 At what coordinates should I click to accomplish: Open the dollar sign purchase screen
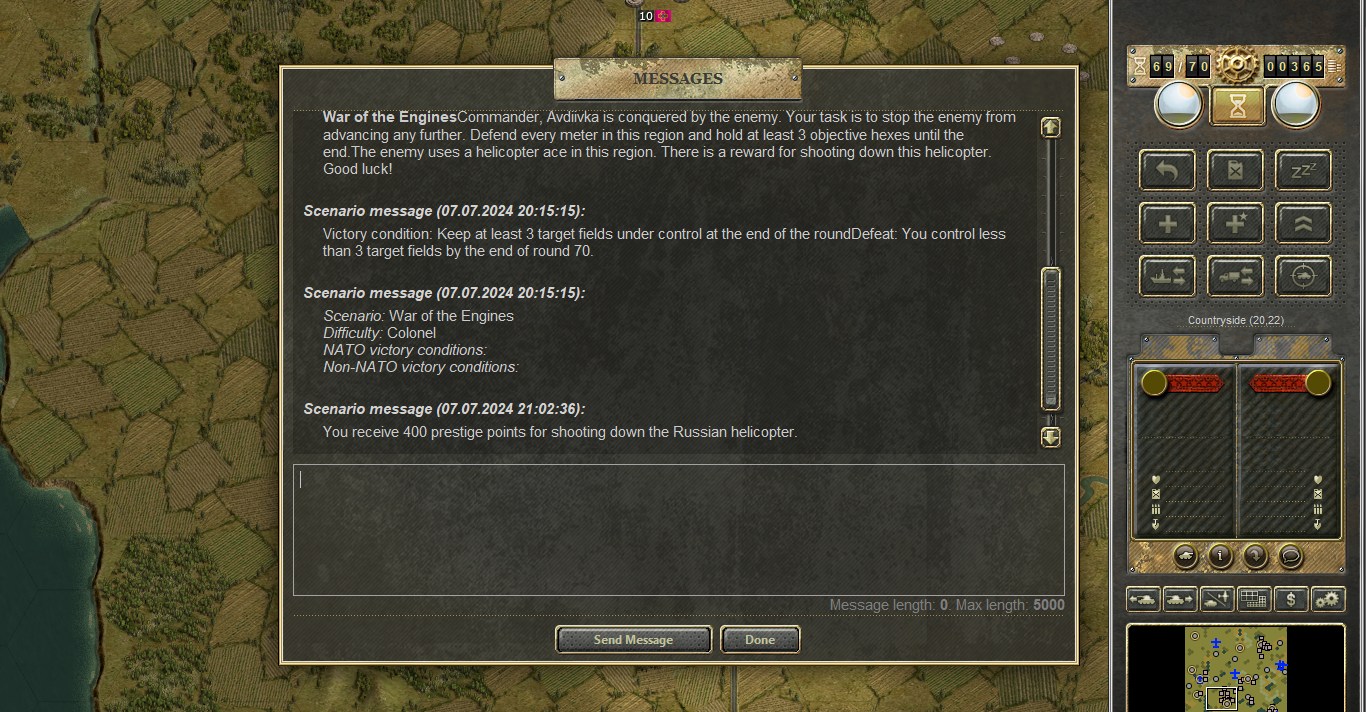[x=1291, y=599]
